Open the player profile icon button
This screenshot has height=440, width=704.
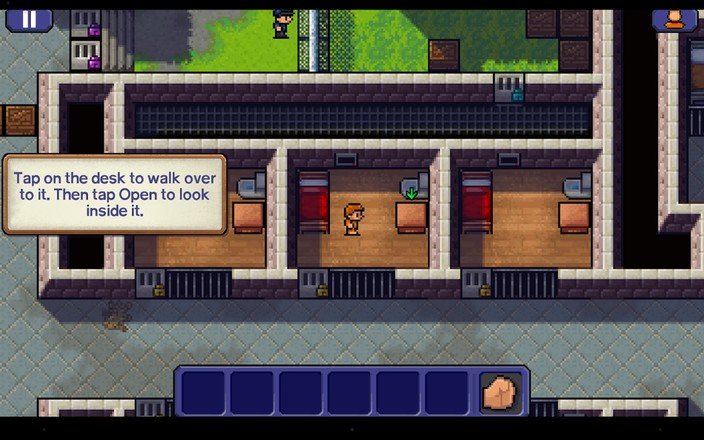tap(674, 18)
